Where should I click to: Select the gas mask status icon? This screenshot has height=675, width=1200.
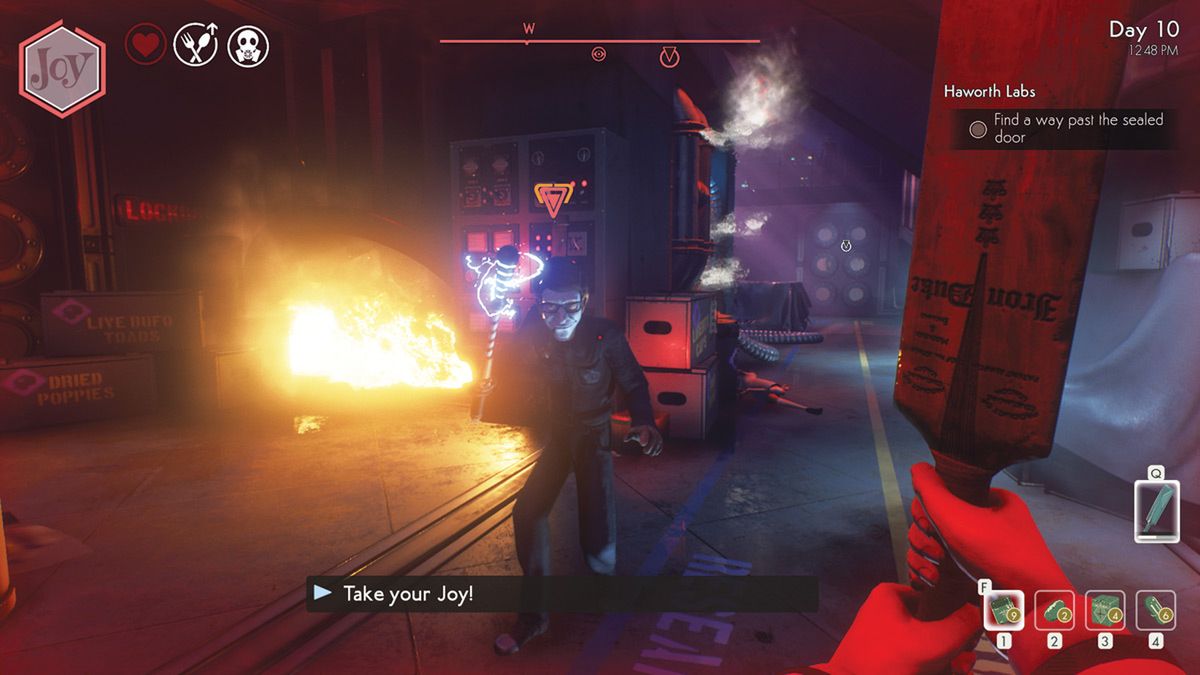tap(247, 45)
